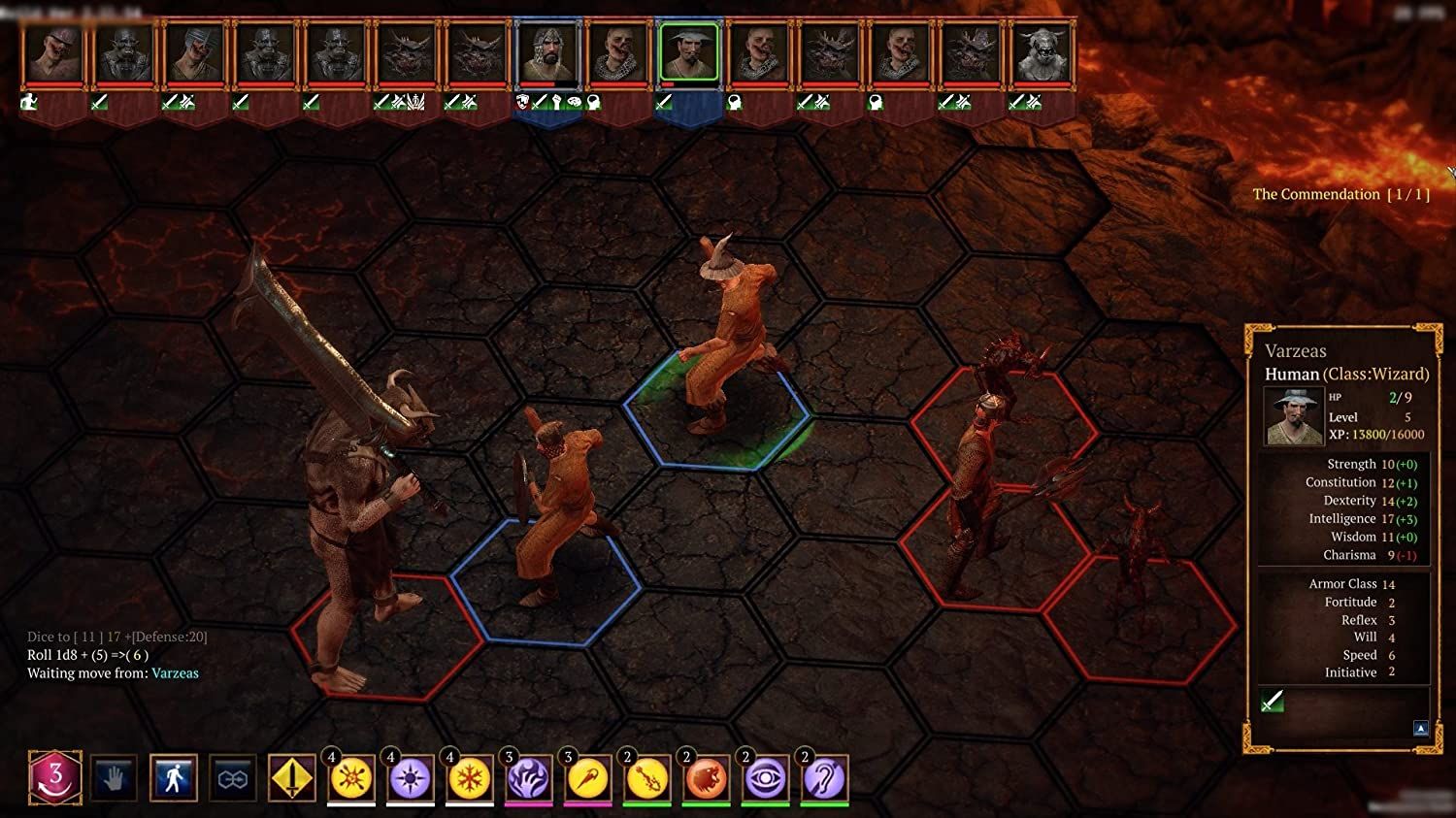Screen dimensions: 1456x818
Task: Cast the yellow snowflake spell
Action: pos(470,779)
